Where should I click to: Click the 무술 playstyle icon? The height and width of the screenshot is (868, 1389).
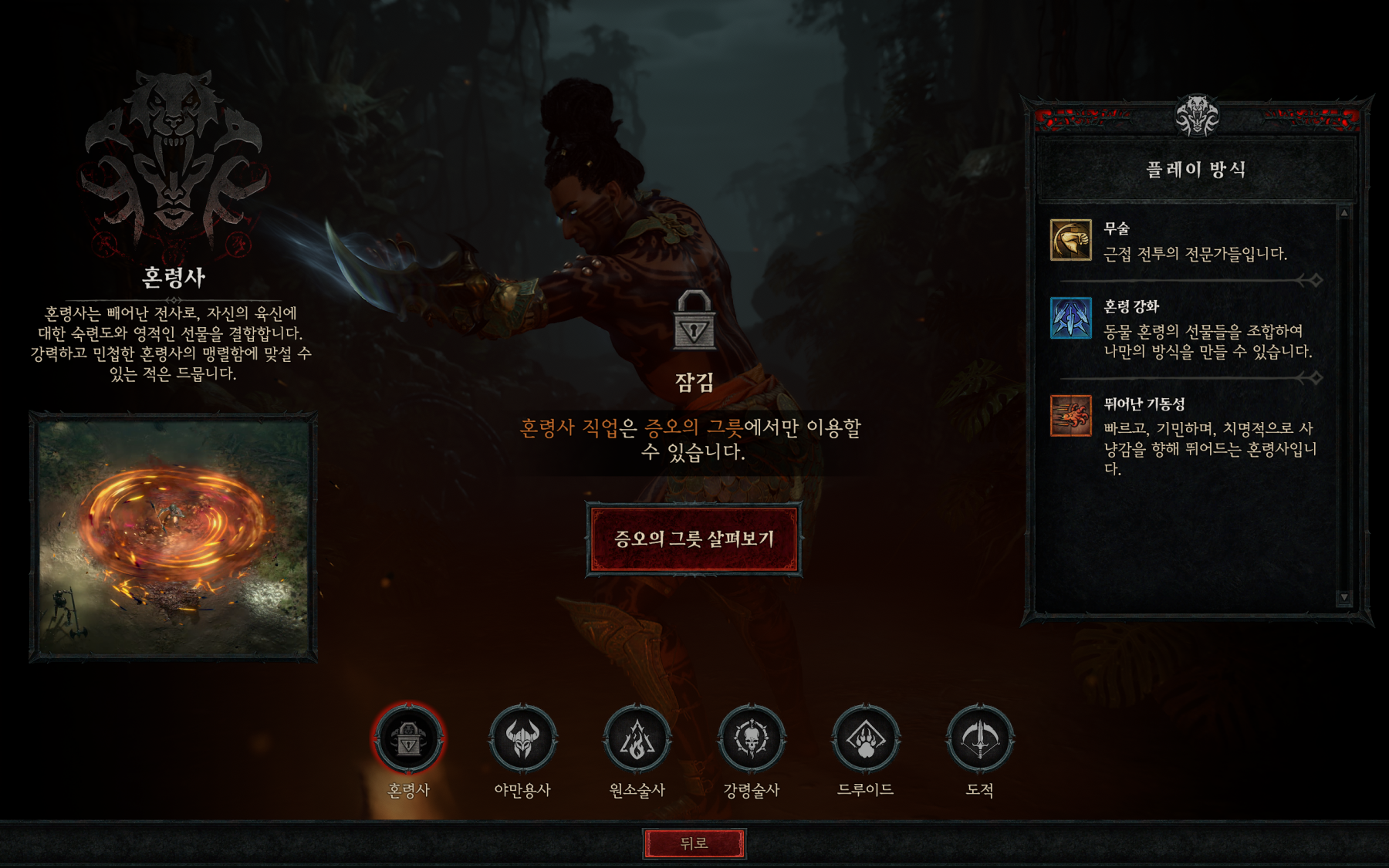(1070, 240)
